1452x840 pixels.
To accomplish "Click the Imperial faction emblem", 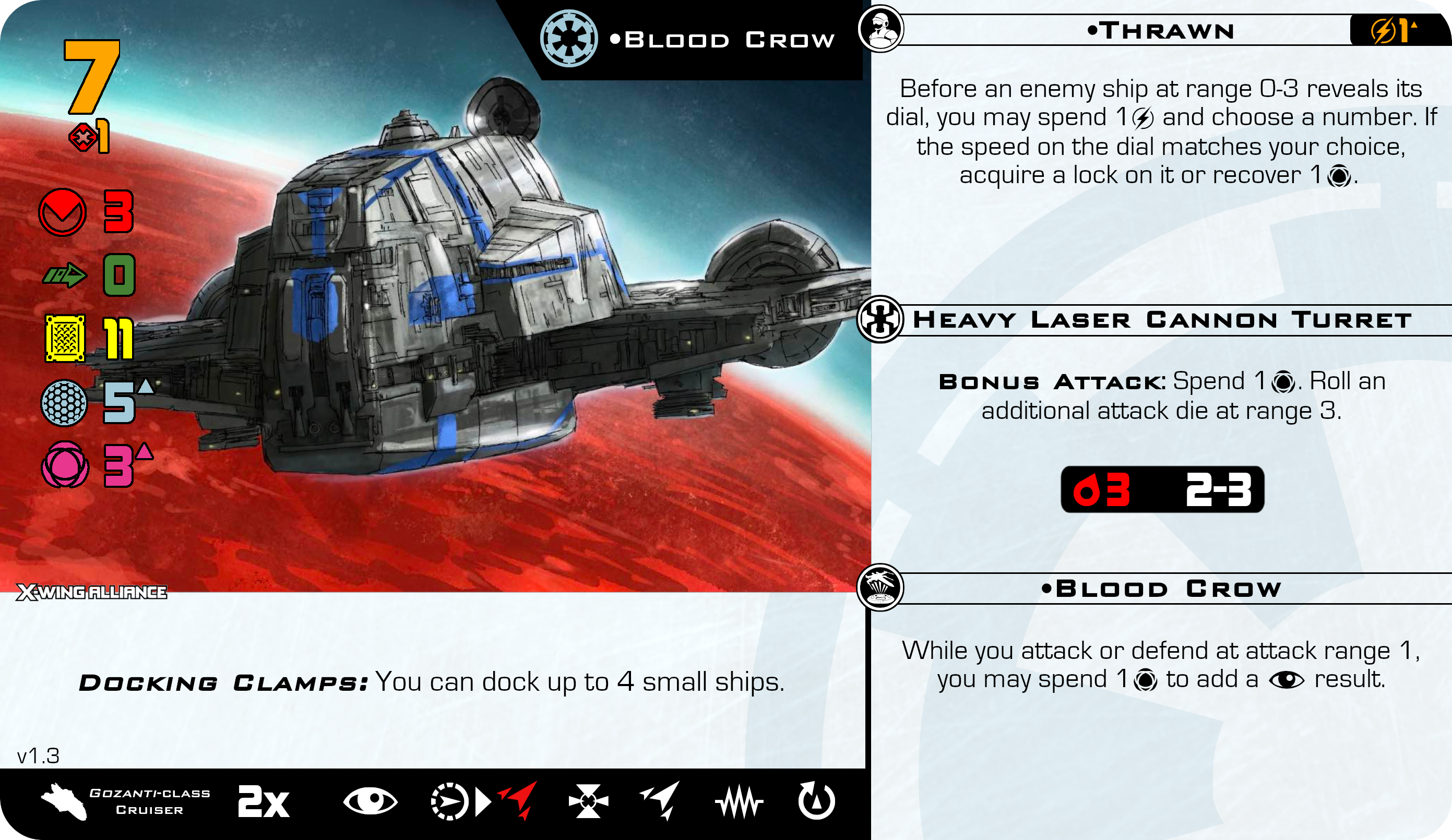I will [x=569, y=39].
